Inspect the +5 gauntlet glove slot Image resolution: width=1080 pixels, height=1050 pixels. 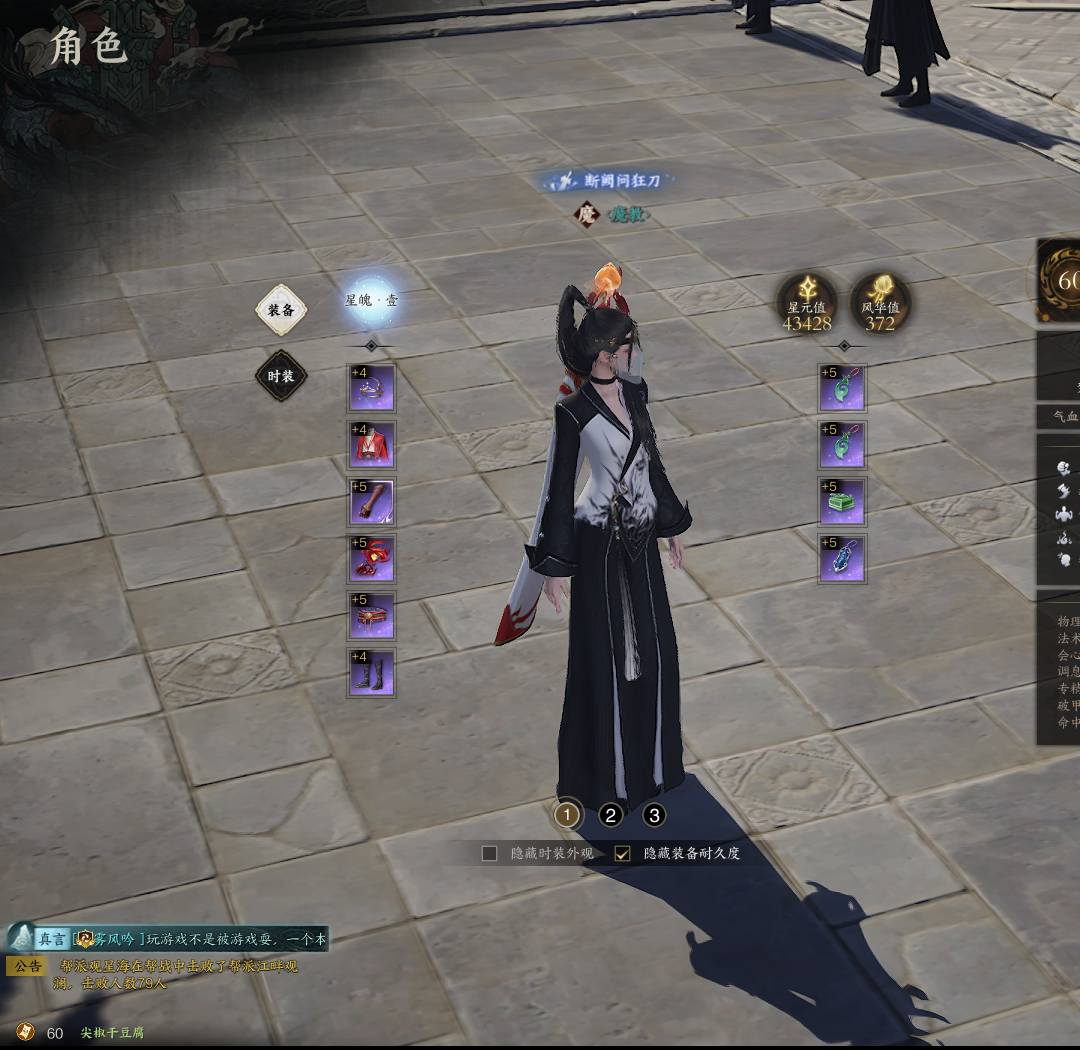[371, 502]
